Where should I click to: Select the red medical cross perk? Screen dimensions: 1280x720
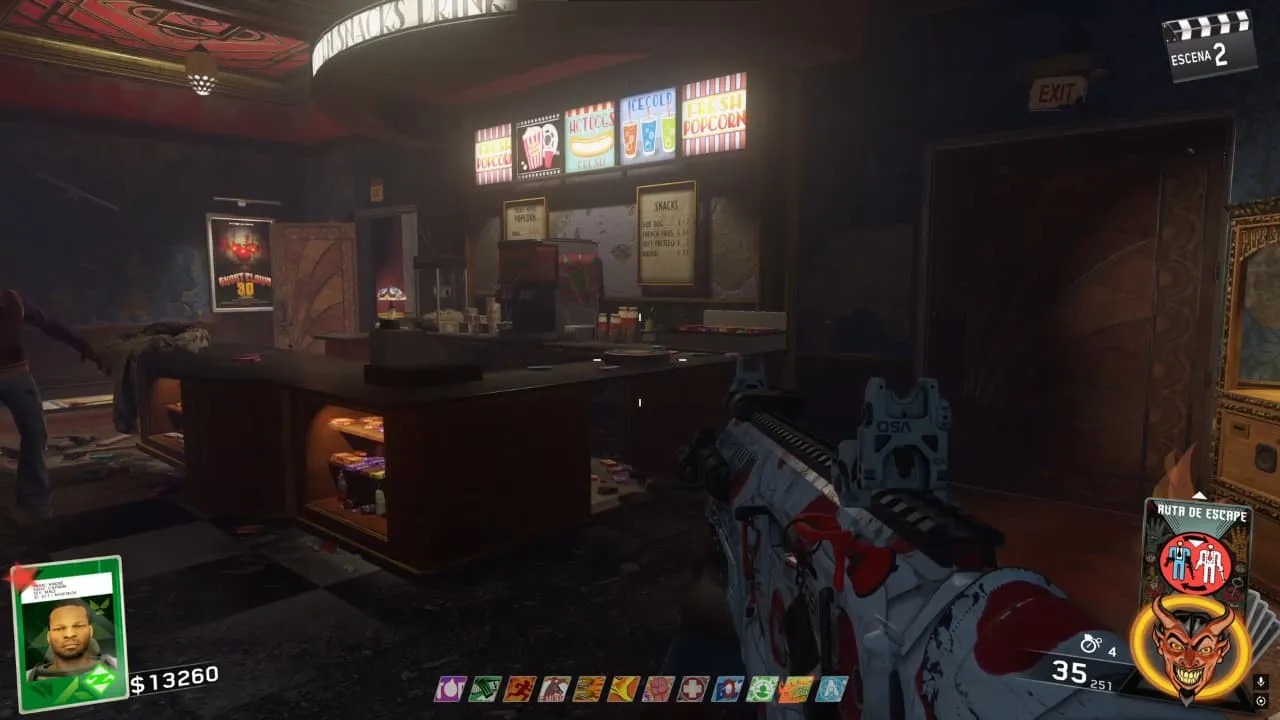click(693, 689)
